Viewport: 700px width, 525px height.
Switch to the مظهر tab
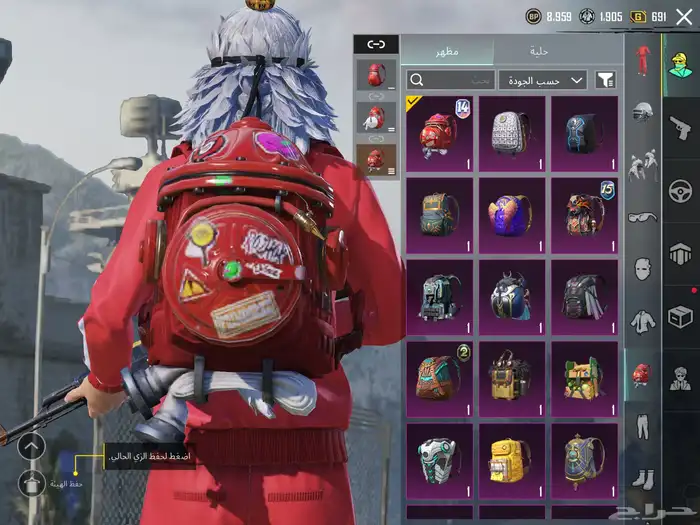(x=446, y=51)
